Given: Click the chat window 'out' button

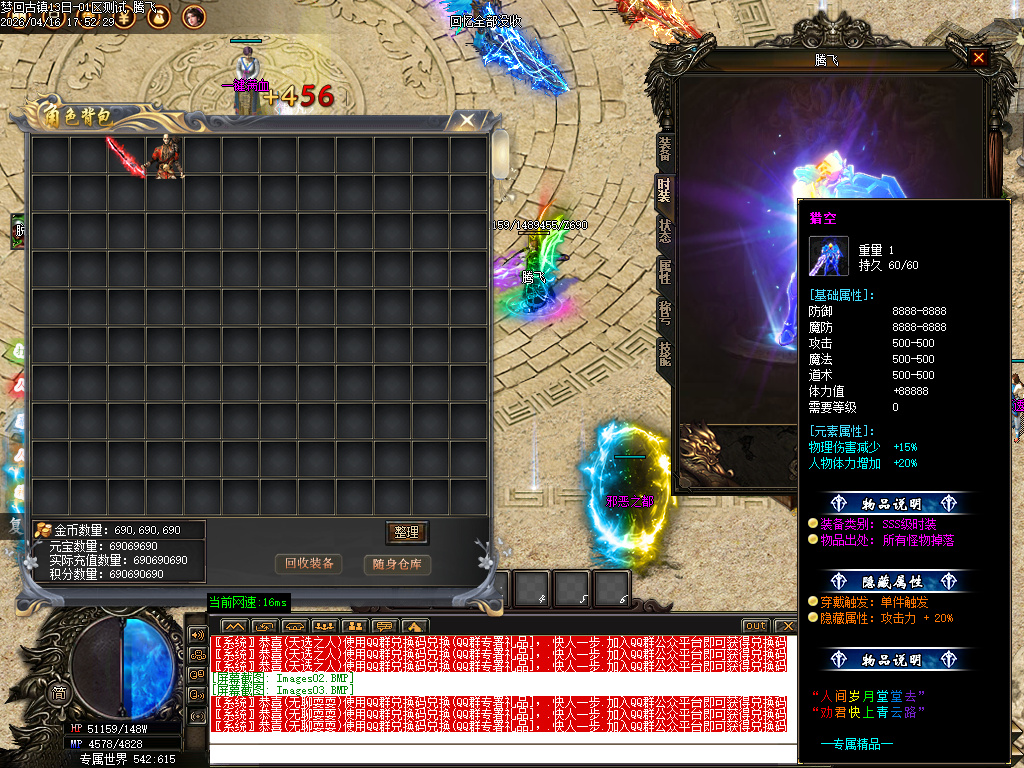Looking at the screenshot, I should [x=755, y=626].
